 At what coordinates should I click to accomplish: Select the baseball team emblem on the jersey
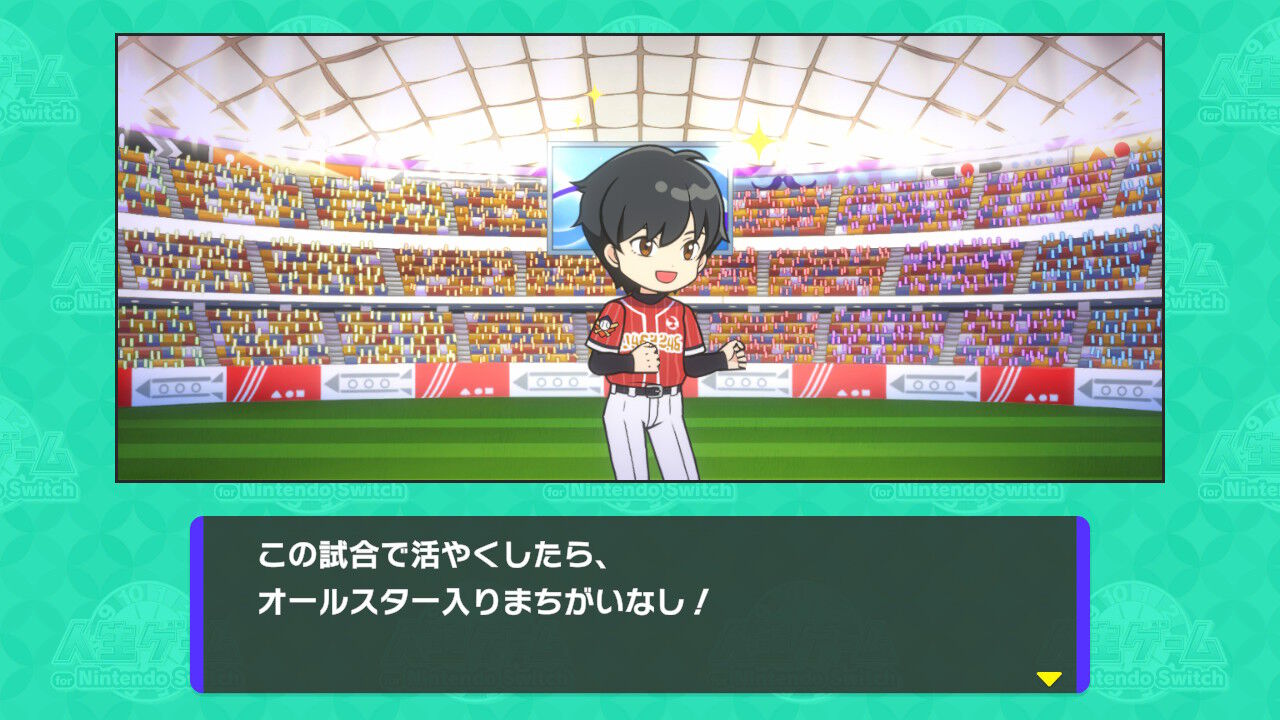coord(605,325)
